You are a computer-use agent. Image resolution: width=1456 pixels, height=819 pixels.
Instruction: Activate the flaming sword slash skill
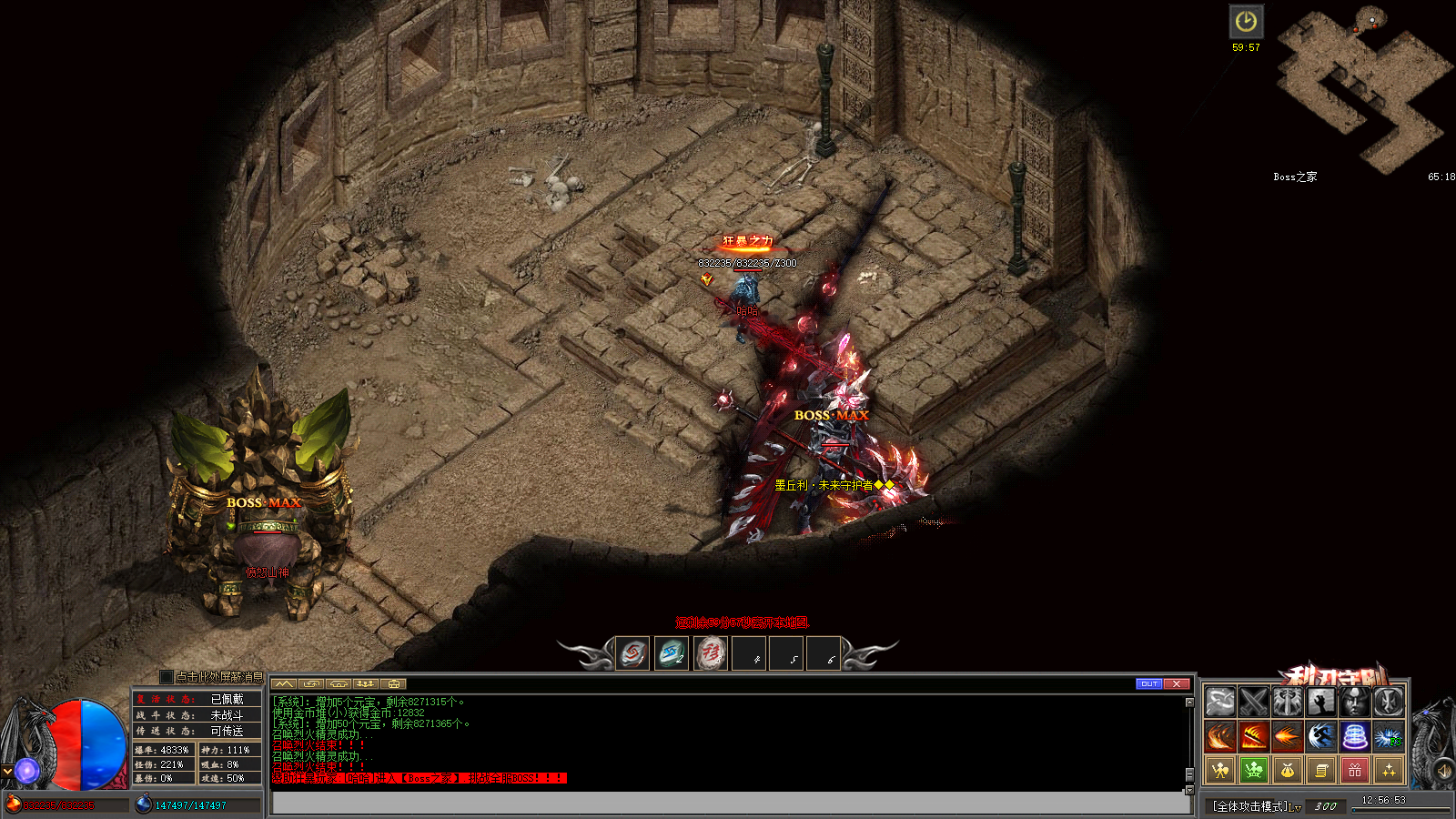(x=1254, y=735)
